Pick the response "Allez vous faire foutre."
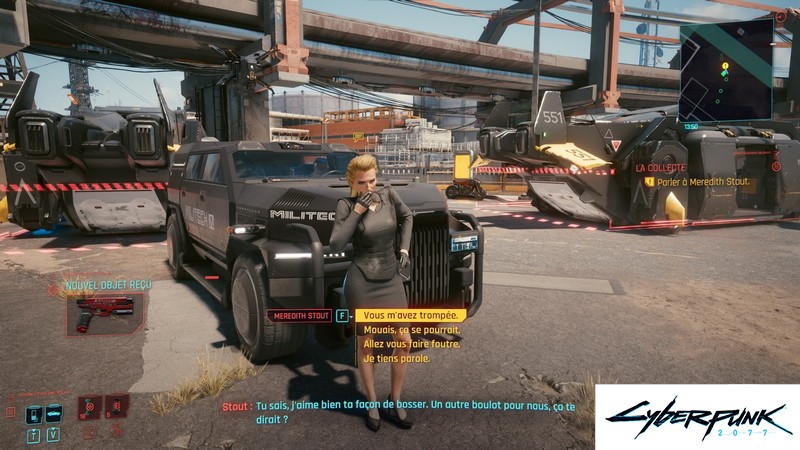800x450 pixels. click(x=412, y=344)
